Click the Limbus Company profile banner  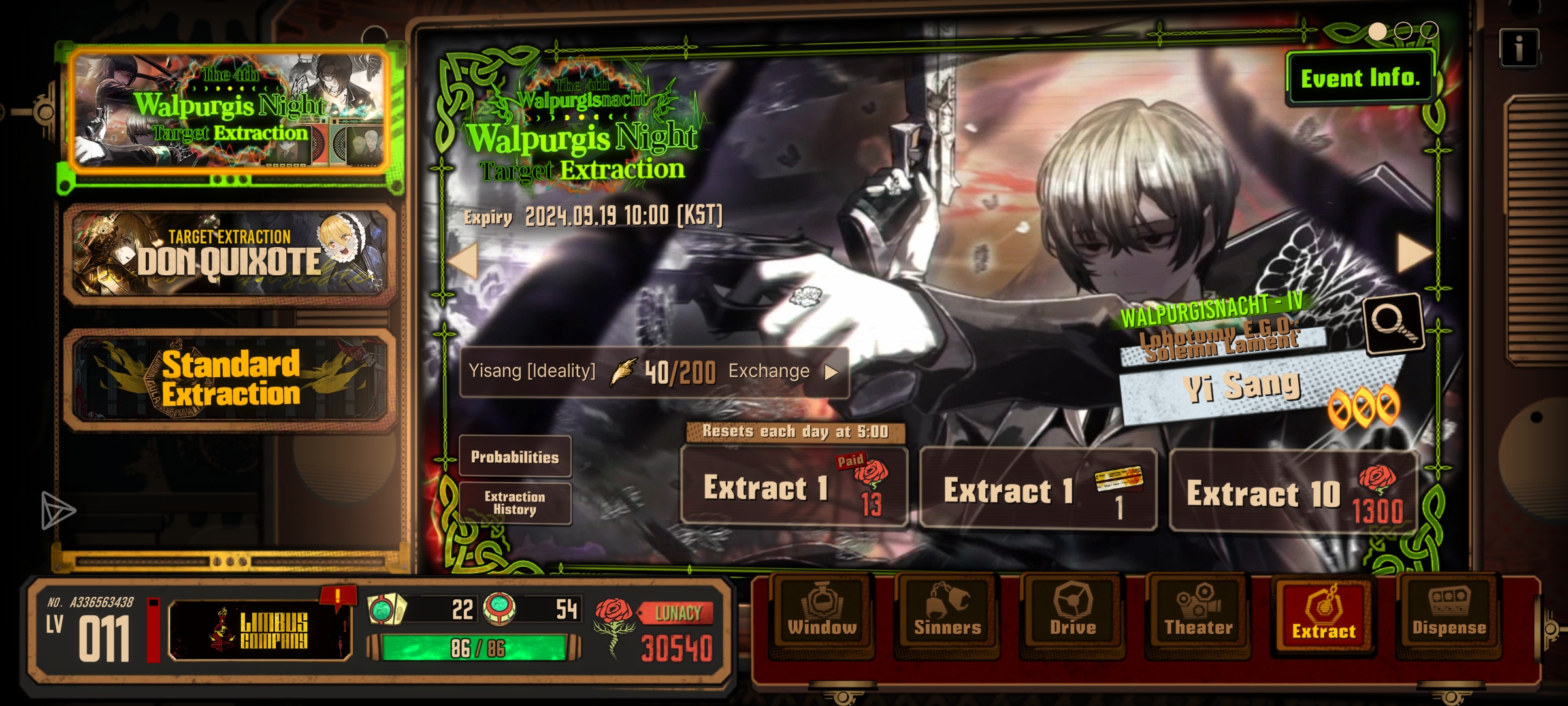pyautogui.click(x=260, y=630)
